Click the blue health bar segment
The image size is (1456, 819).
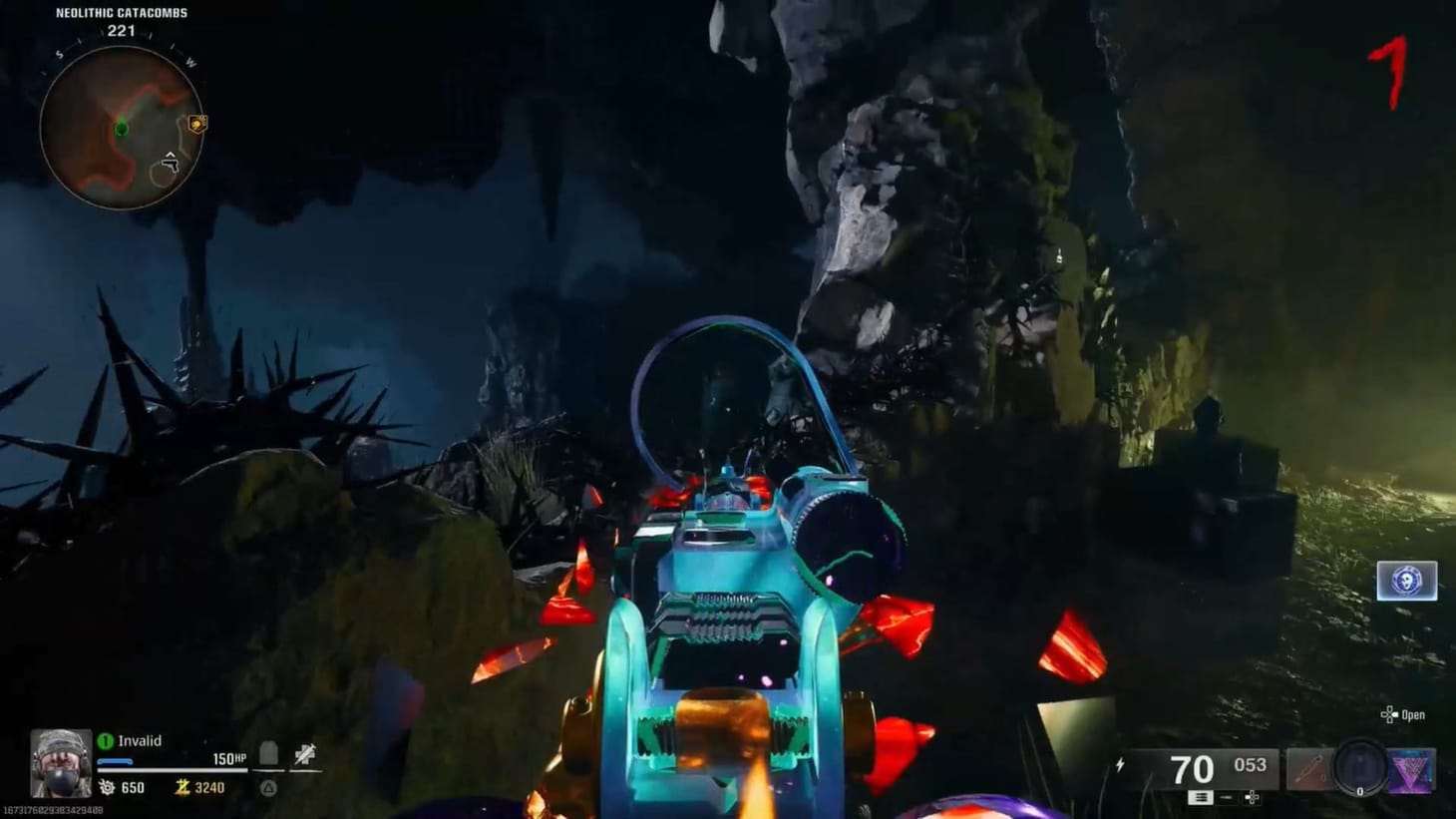(x=115, y=761)
